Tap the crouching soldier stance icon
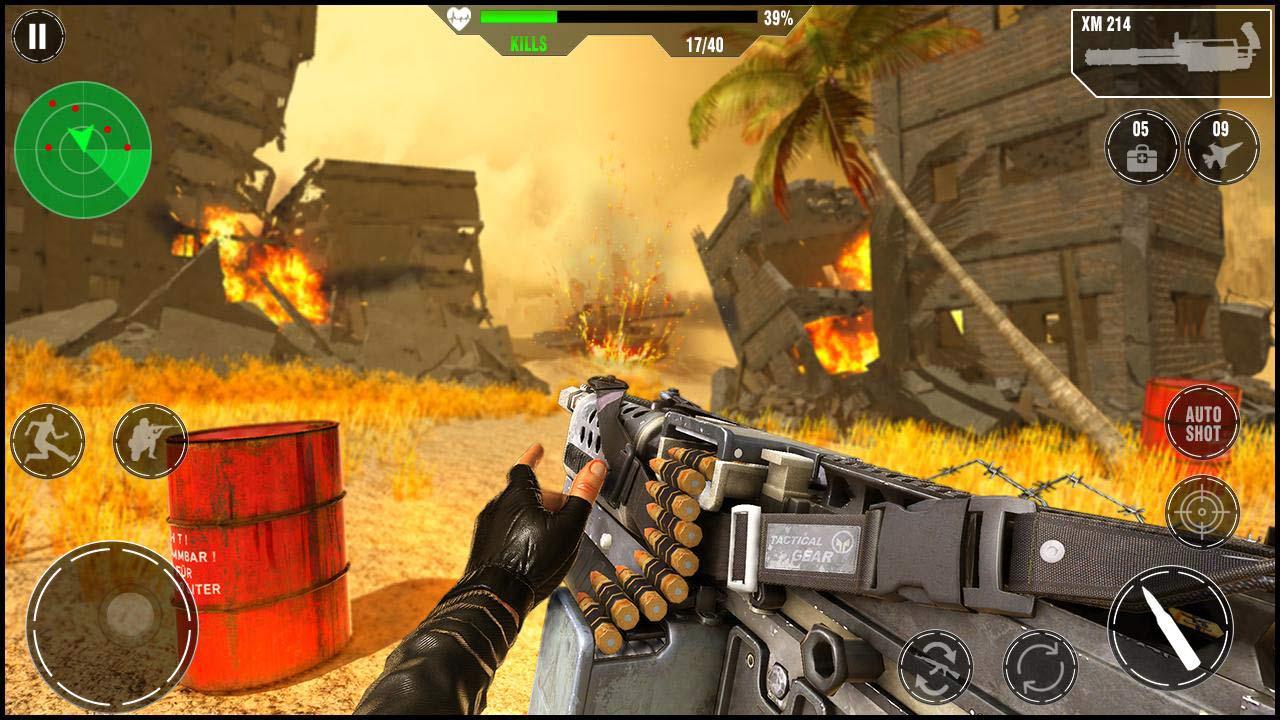The image size is (1280, 720). (150, 441)
